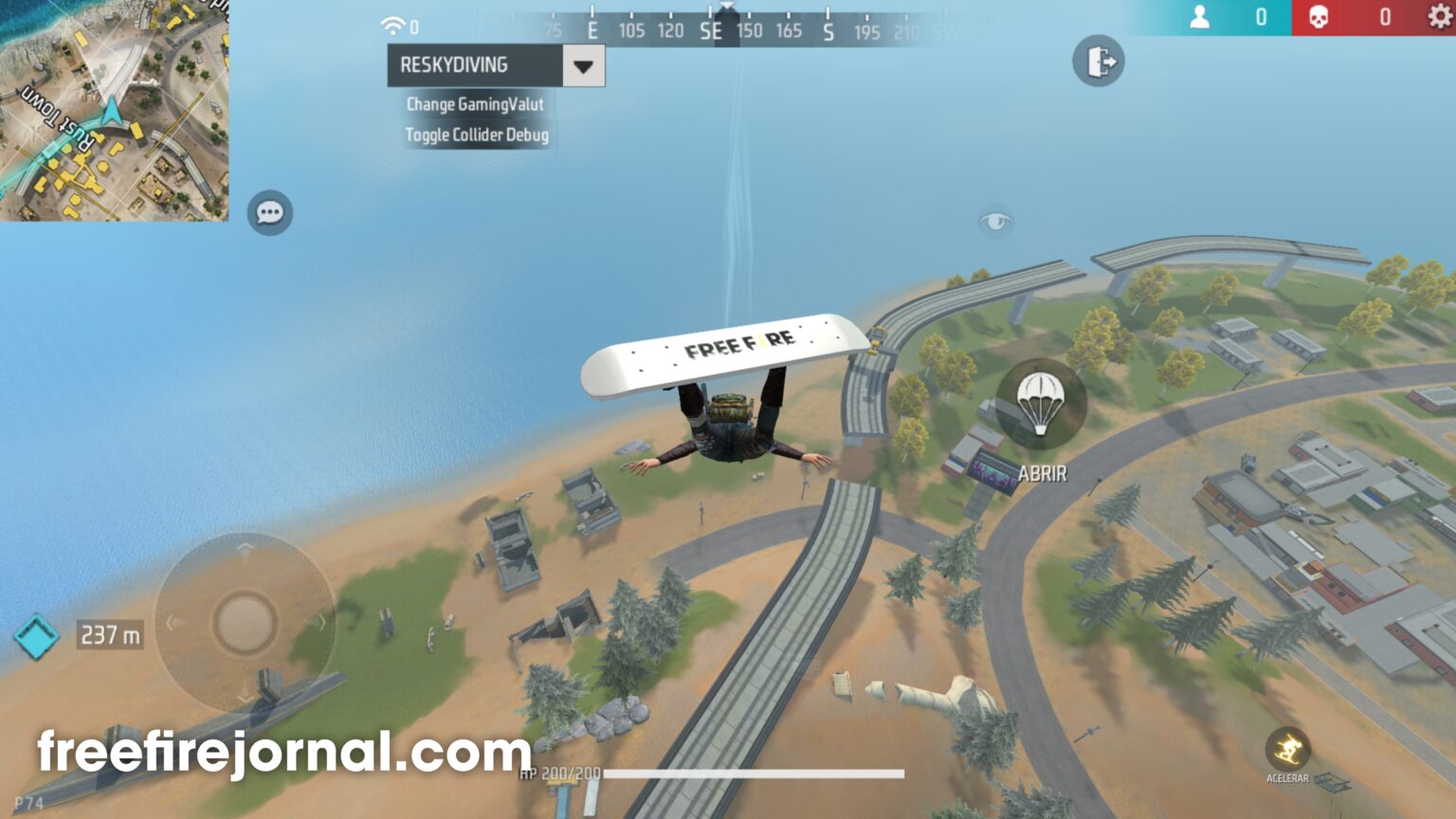Tap the exit match door icon
Screen dimensions: 1456x819
point(1100,60)
